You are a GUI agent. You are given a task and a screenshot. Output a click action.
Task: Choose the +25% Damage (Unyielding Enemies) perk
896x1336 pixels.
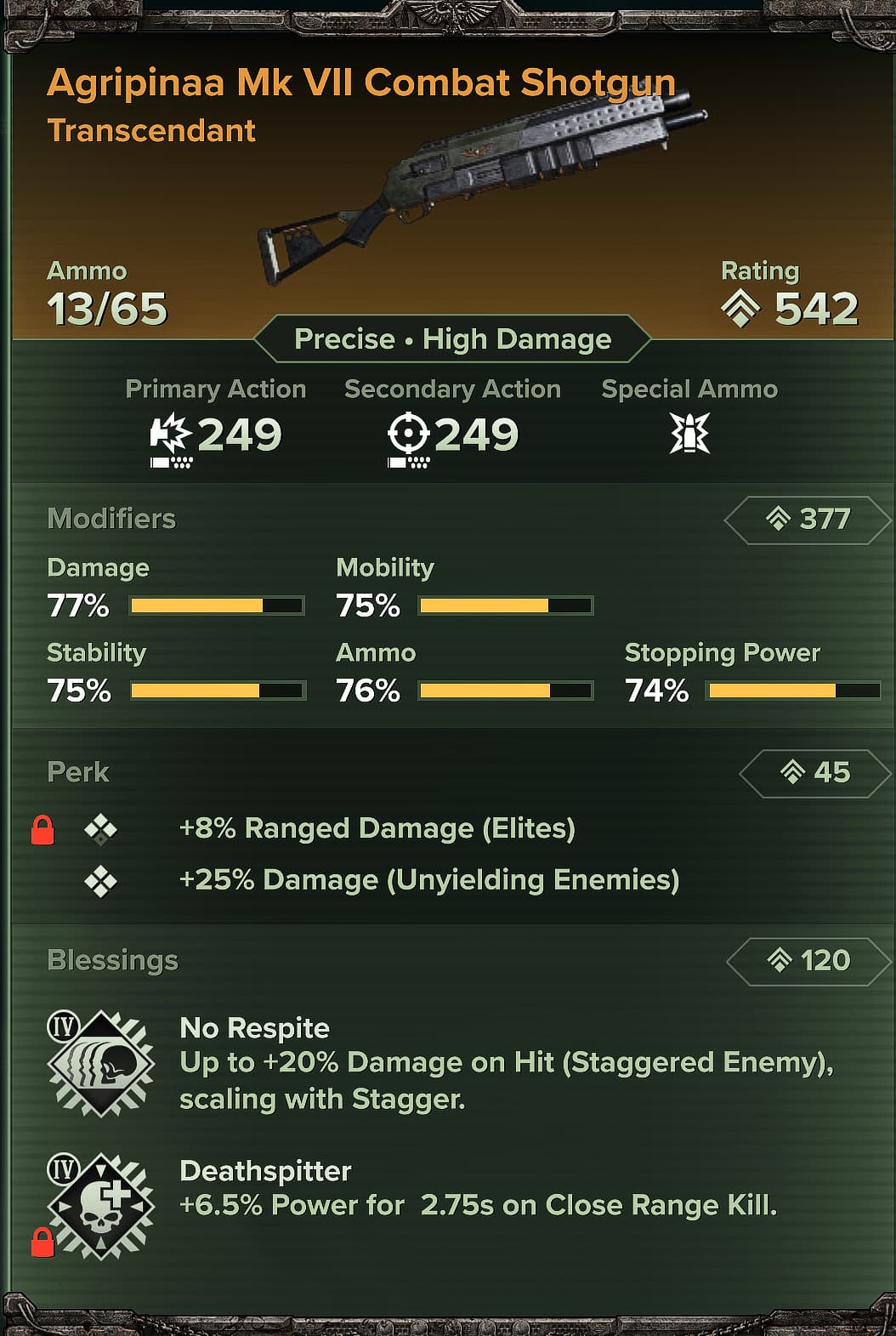point(428,880)
